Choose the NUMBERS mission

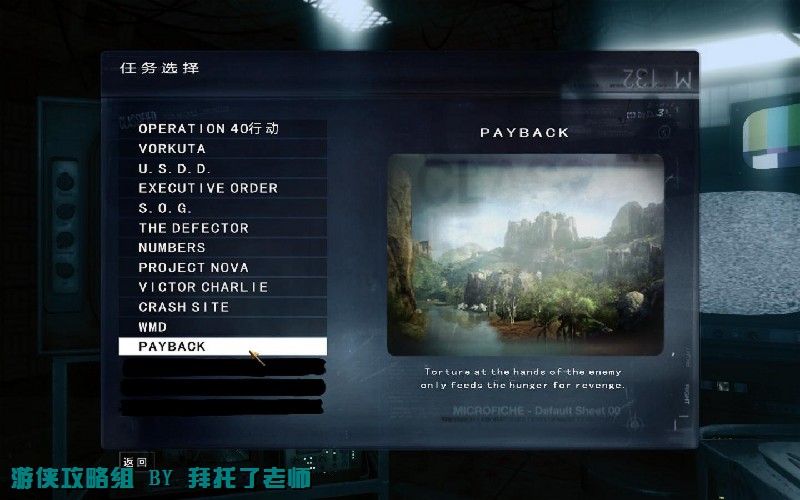click(172, 248)
